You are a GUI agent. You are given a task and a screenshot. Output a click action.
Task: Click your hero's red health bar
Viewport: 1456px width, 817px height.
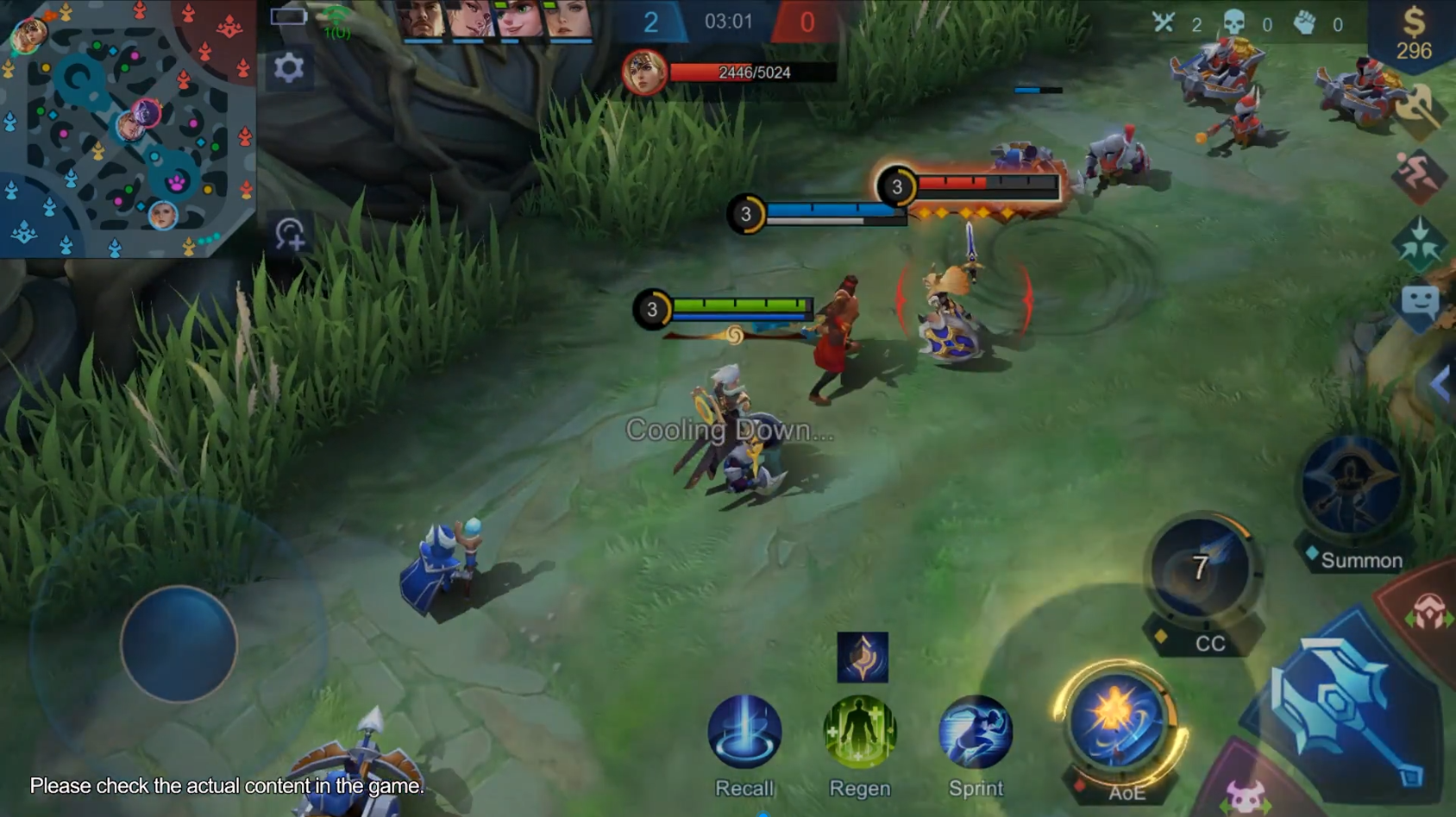click(750, 73)
